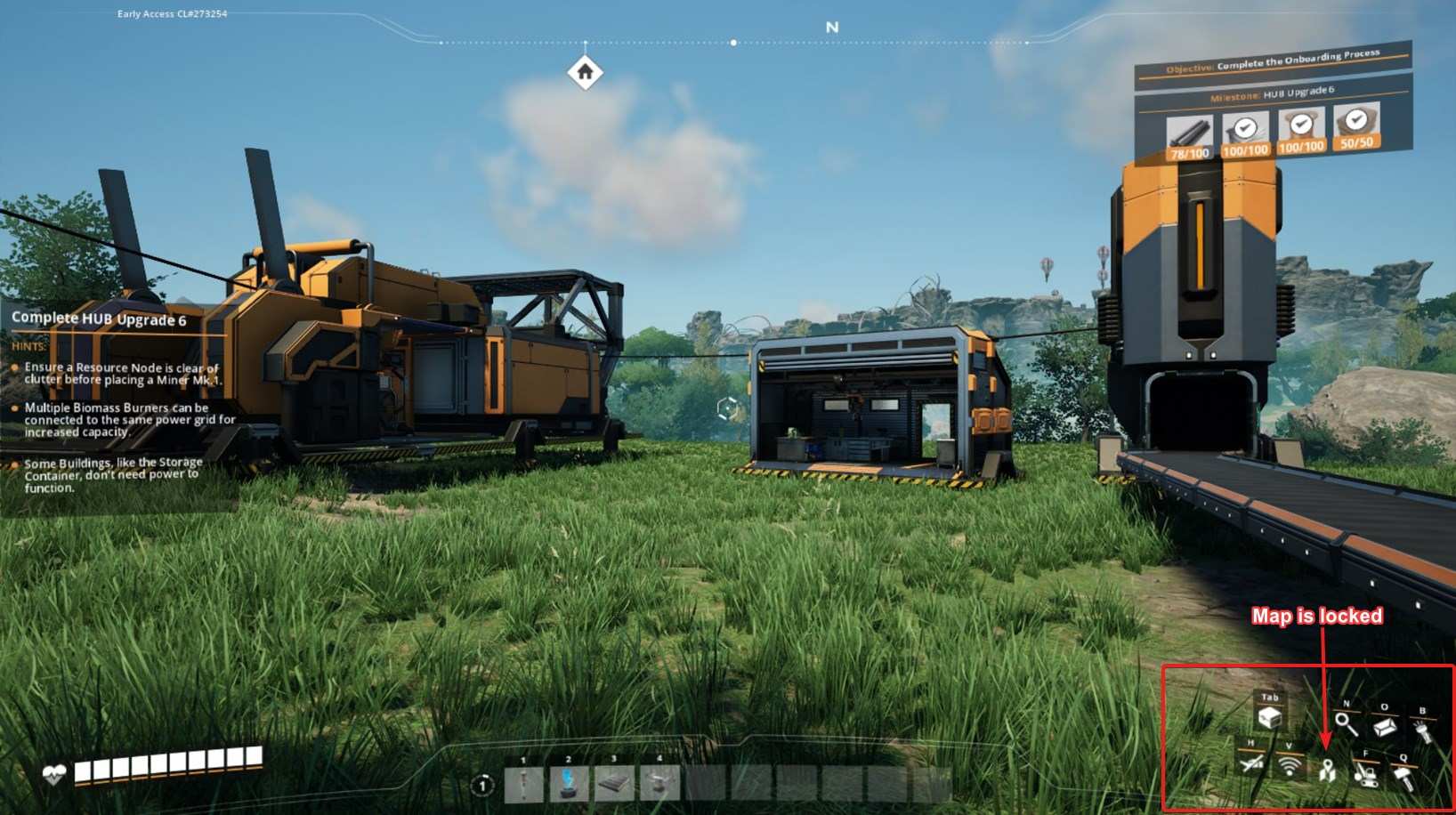Screen dimensions: 1456x815
Task: Activate the dismantle excavator icon
Action: (x=1365, y=773)
